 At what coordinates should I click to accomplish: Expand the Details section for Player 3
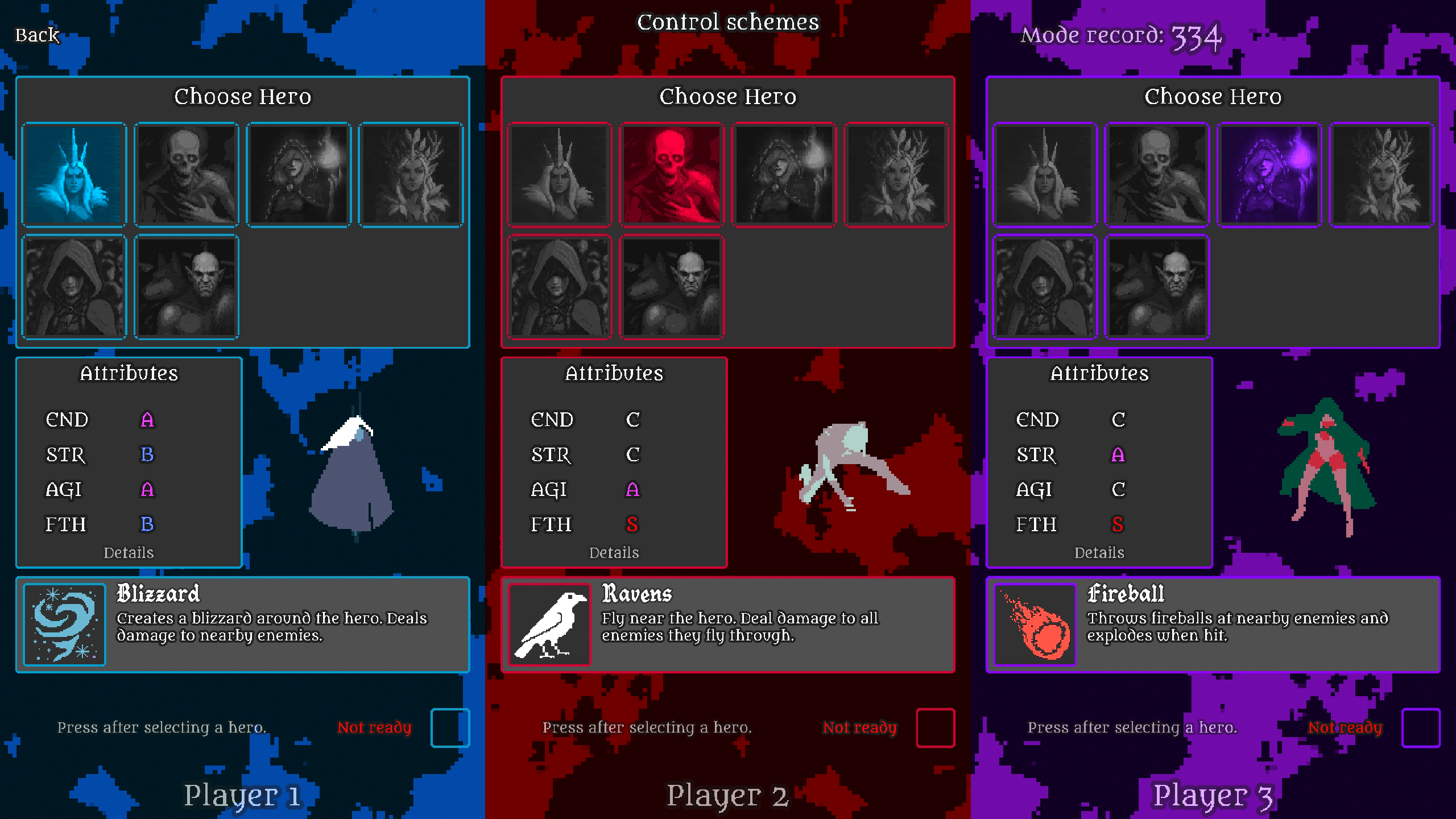[1100, 552]
